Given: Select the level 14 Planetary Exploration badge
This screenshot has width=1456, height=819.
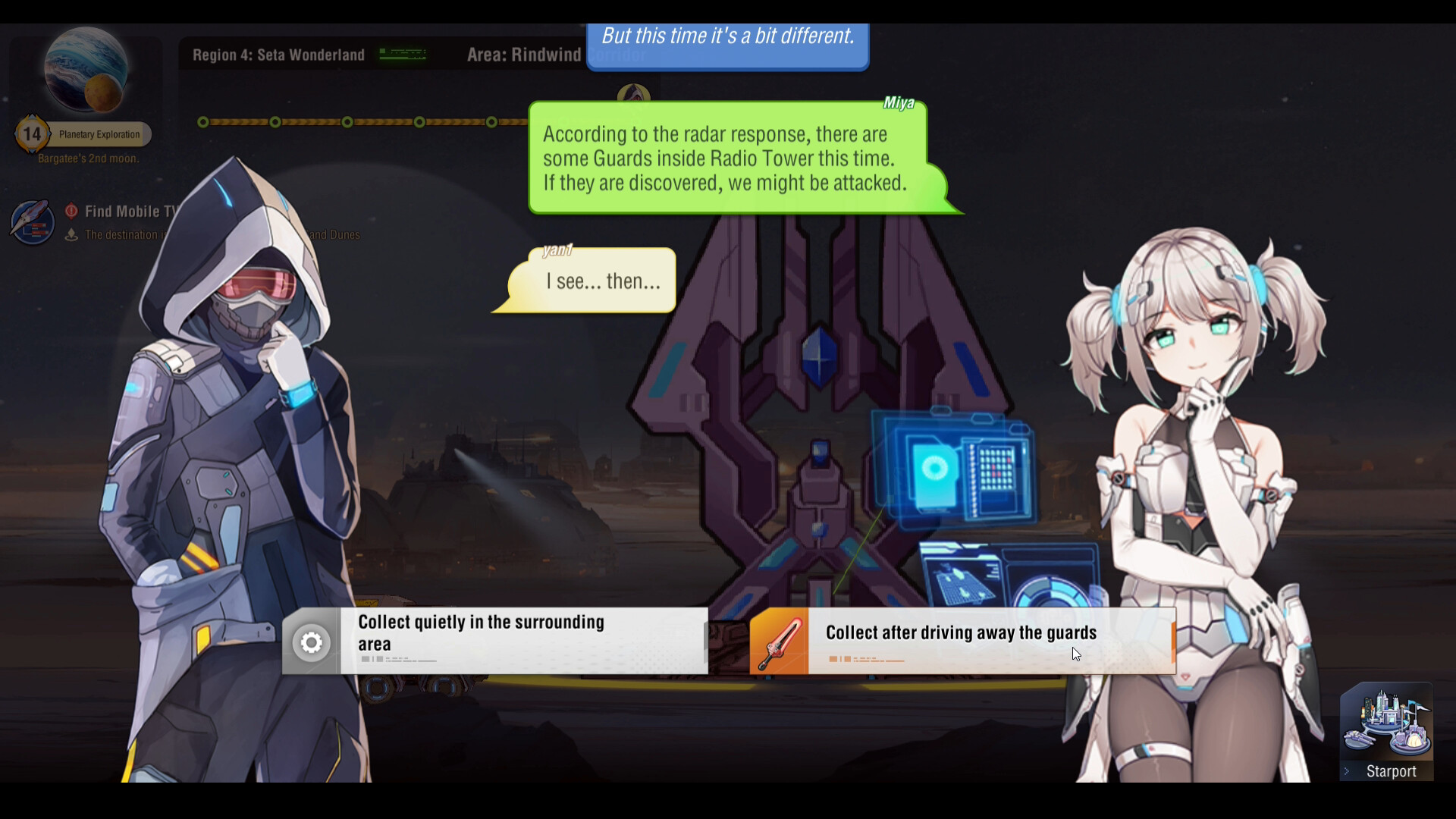Looking at the screenshot, I should point(32,133).
